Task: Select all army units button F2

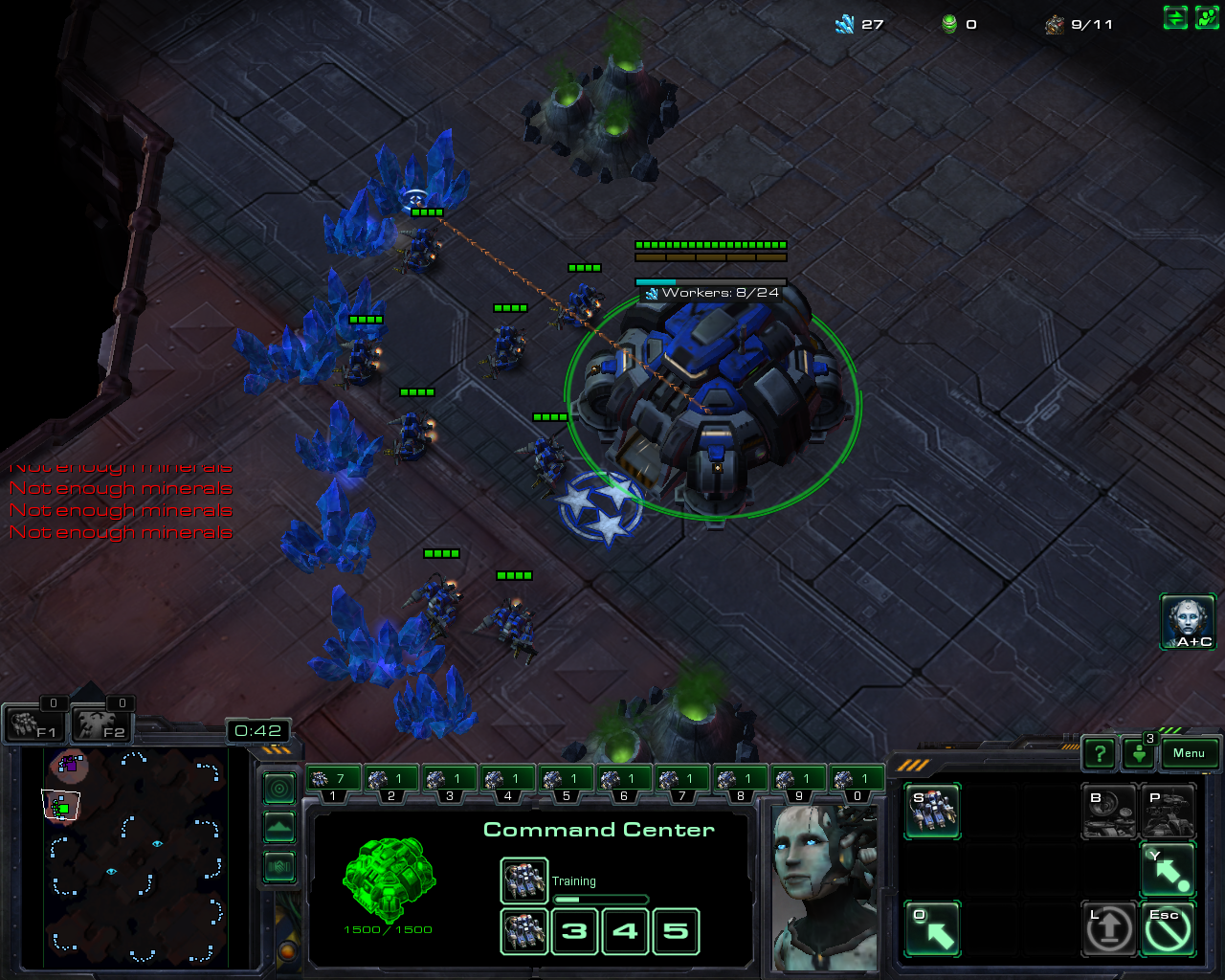Action: coord(101,724)
